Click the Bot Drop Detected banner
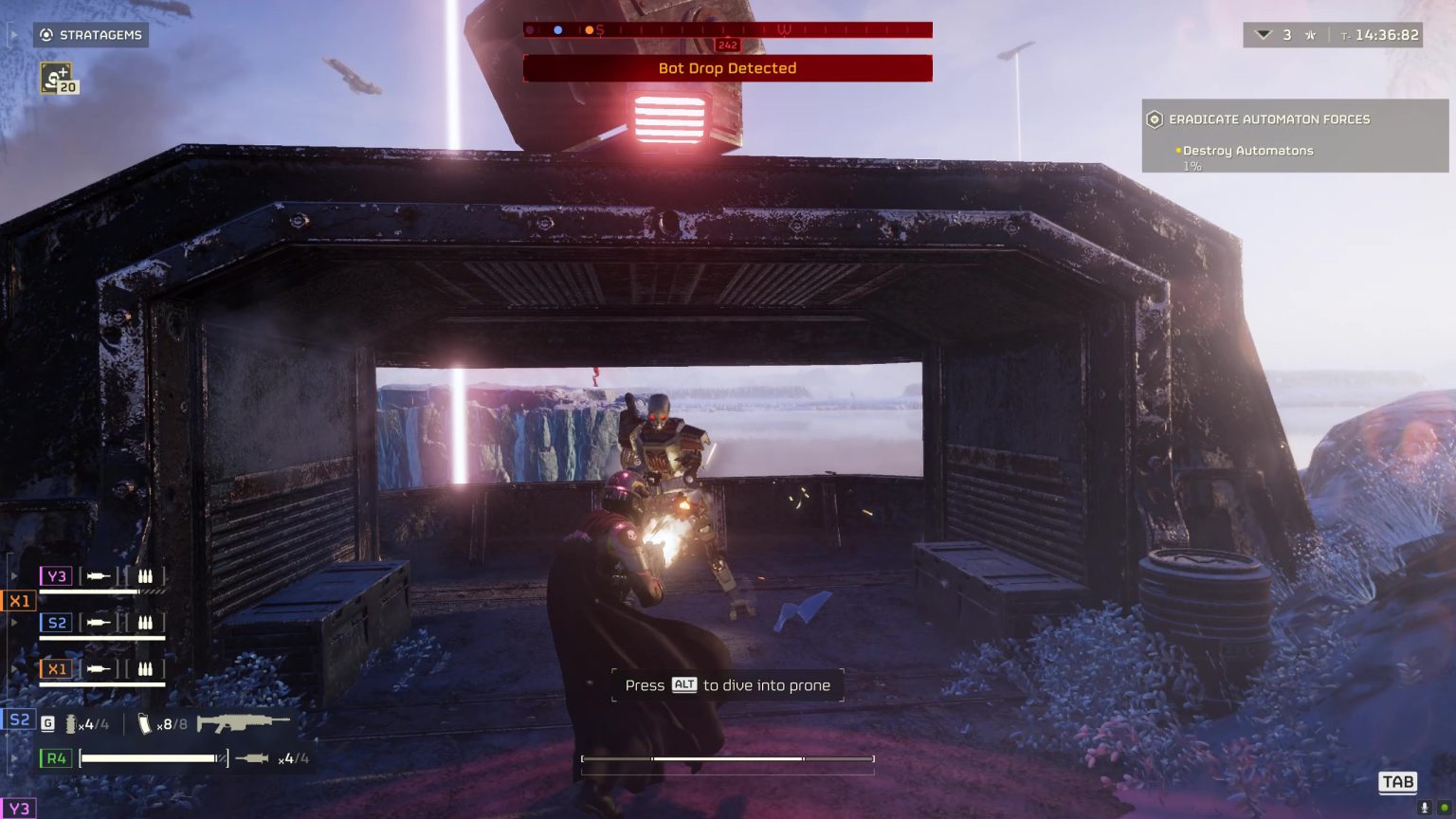Image resolution: width=1456 pixels, height=819 pixels. click(x=727, y=68)
